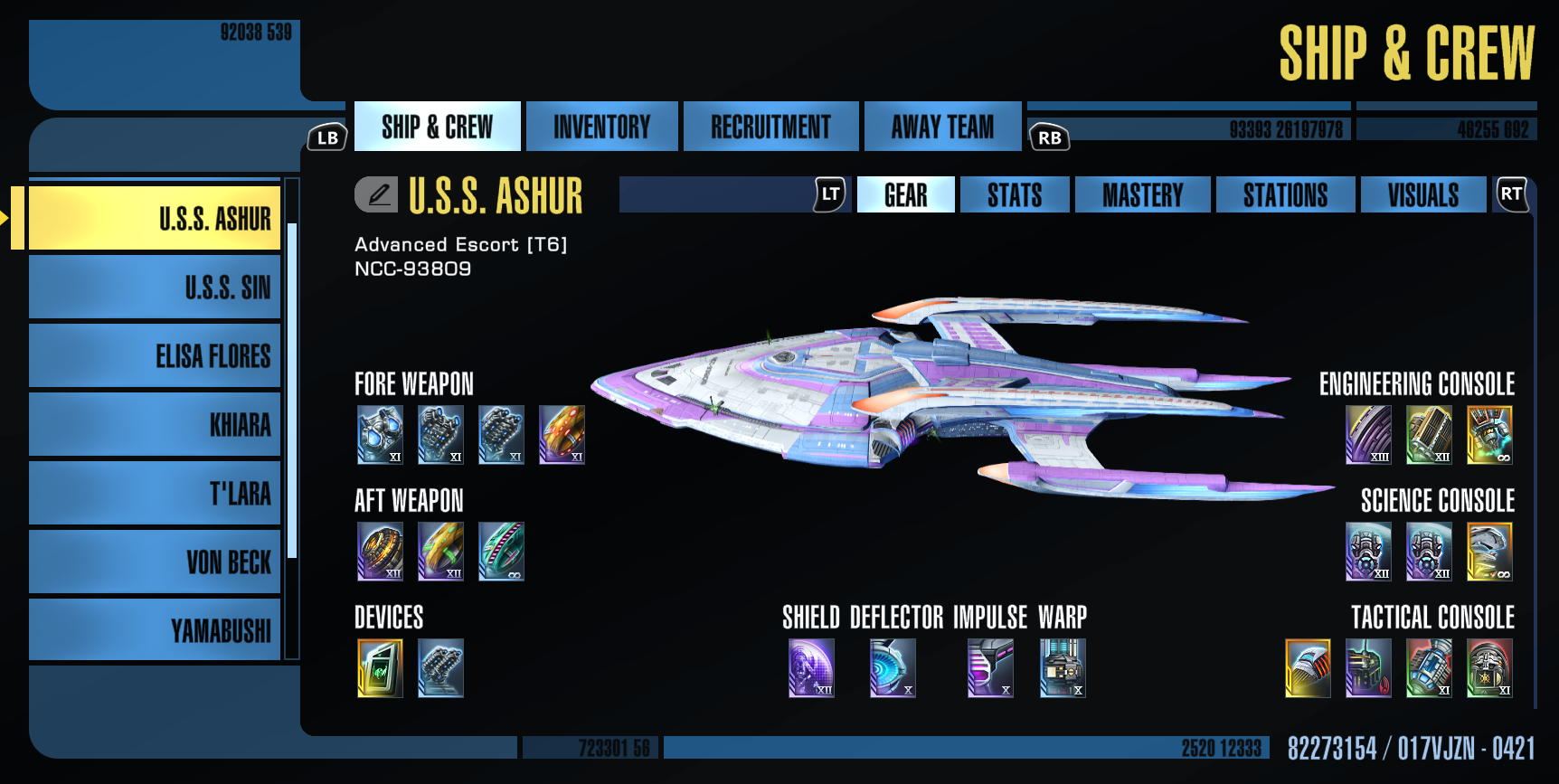The width and height of the screenshot is (1559, 784).
Task: Click the rename pencil icon beside U.S.S. Ashur
Action: (x=376, y=194)
